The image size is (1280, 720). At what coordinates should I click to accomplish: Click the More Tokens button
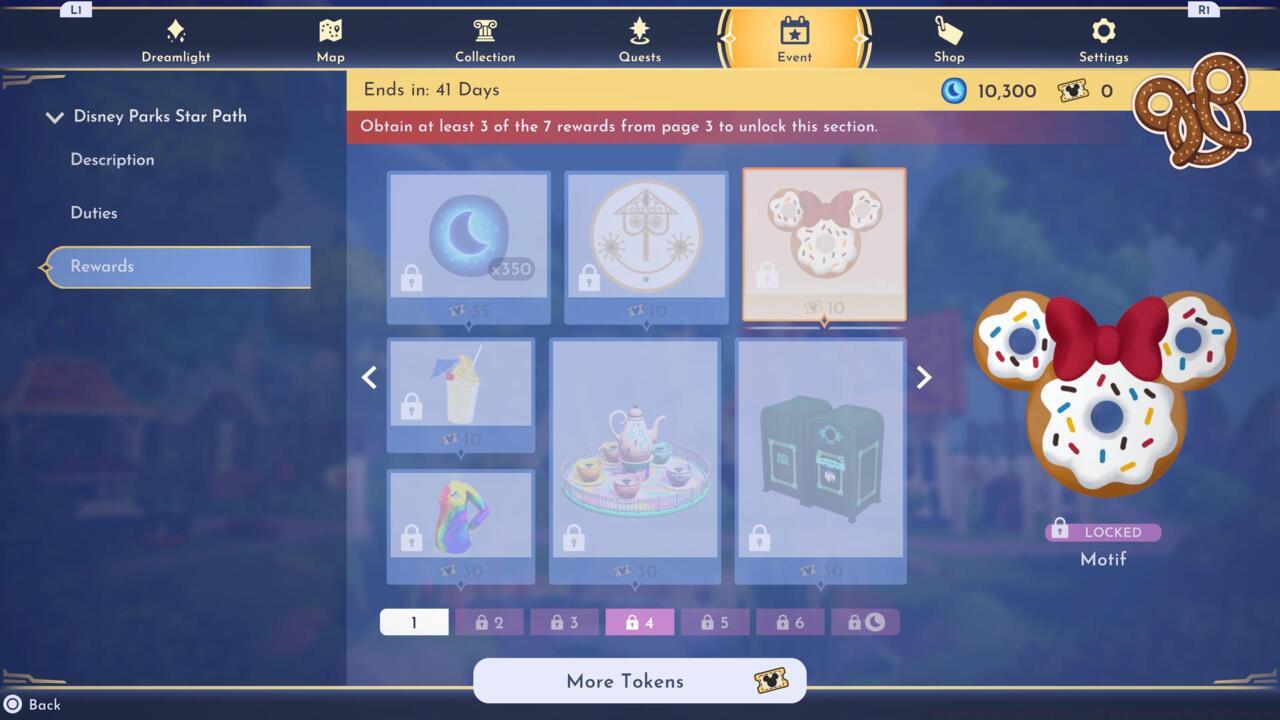(639, 681)
